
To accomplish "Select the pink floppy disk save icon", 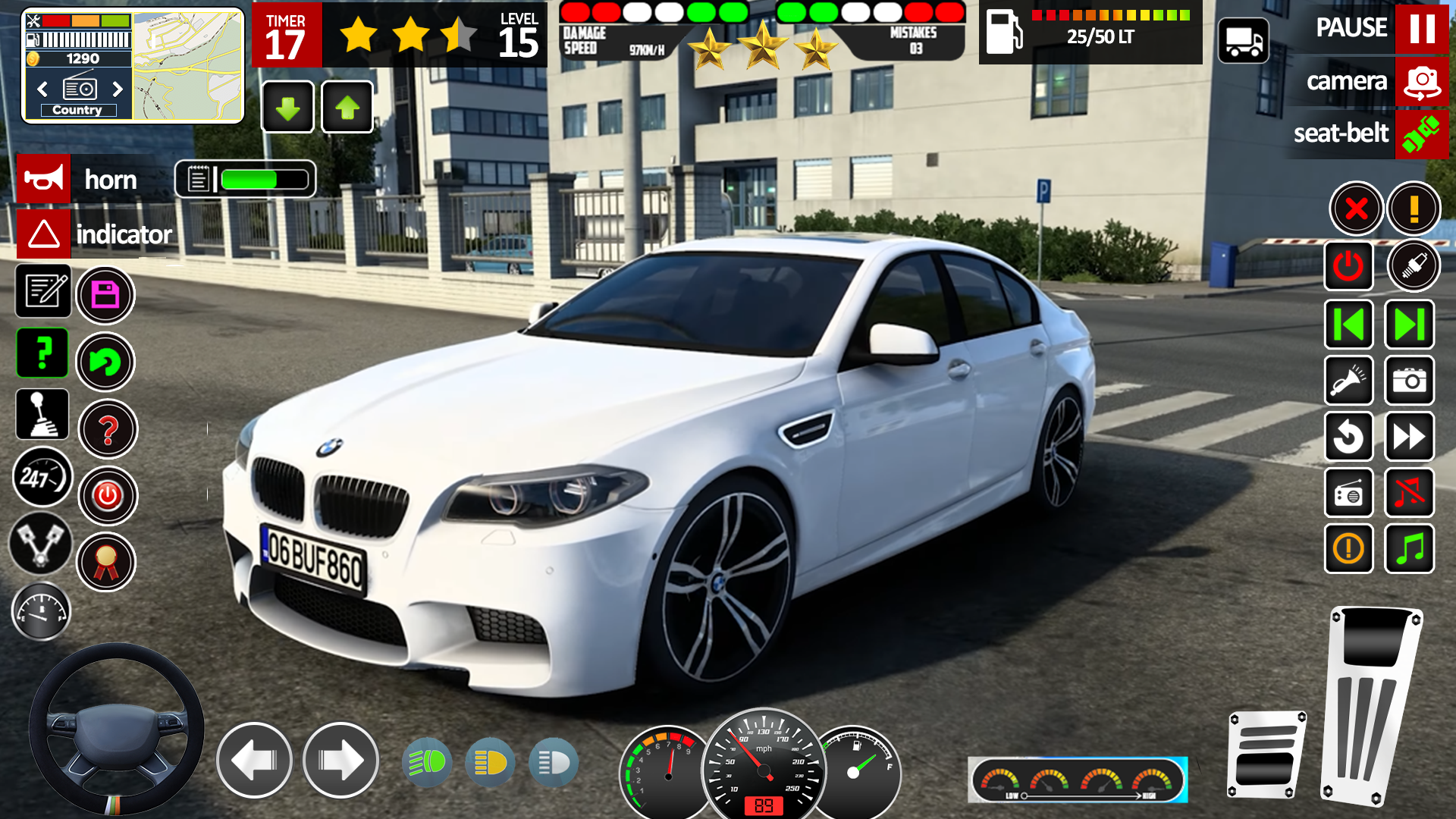I will point(106,294).
